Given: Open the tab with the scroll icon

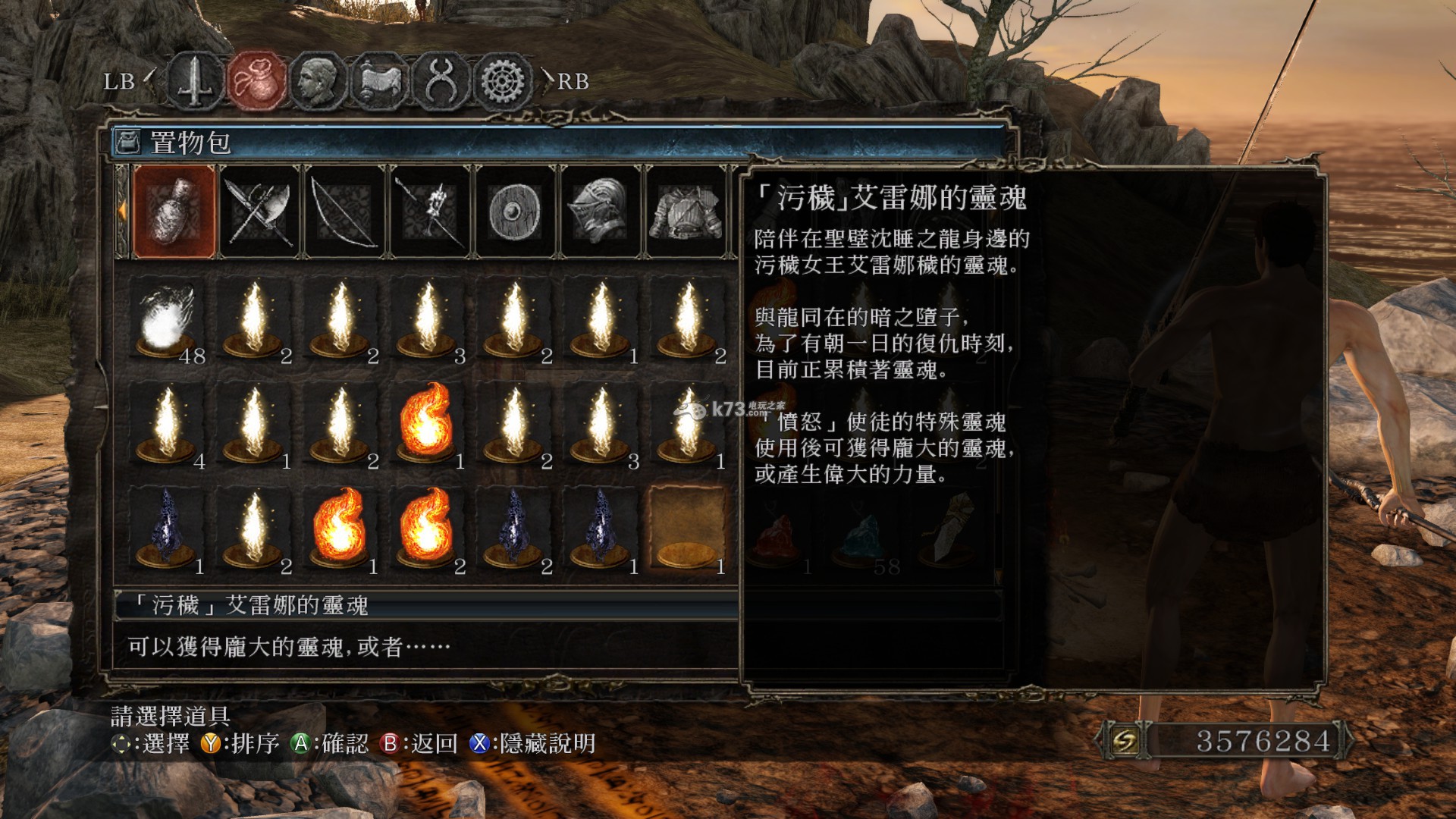Looking at the screenshot, I should click(379, 80).
